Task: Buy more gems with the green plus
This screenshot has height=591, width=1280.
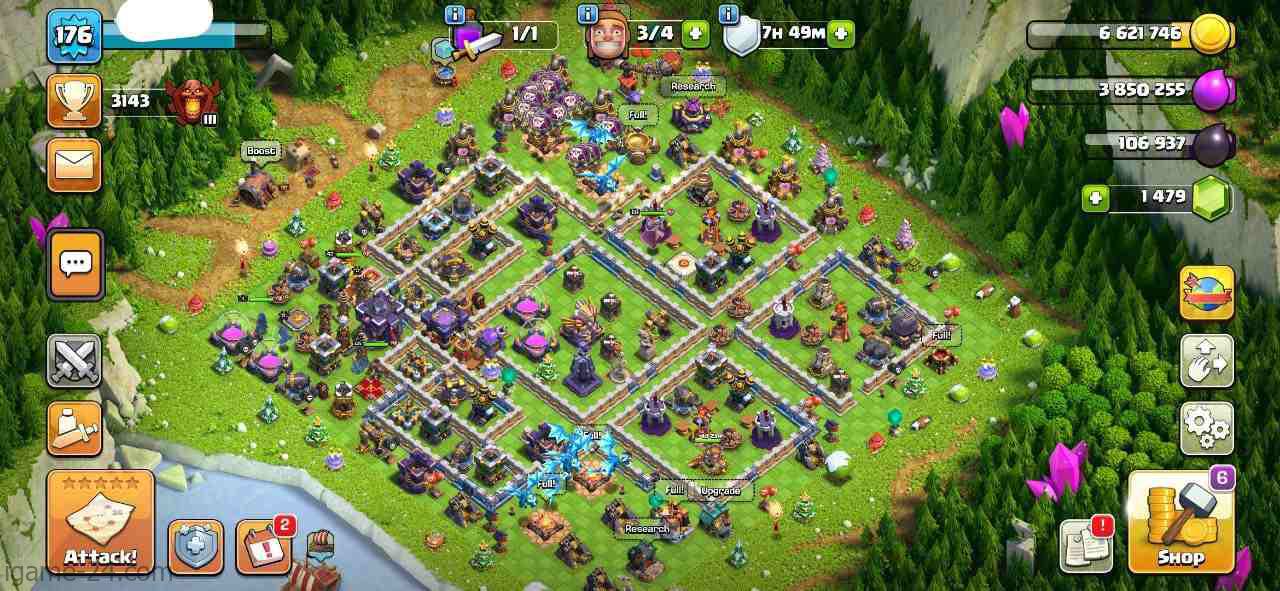Action: point(1096,198)
